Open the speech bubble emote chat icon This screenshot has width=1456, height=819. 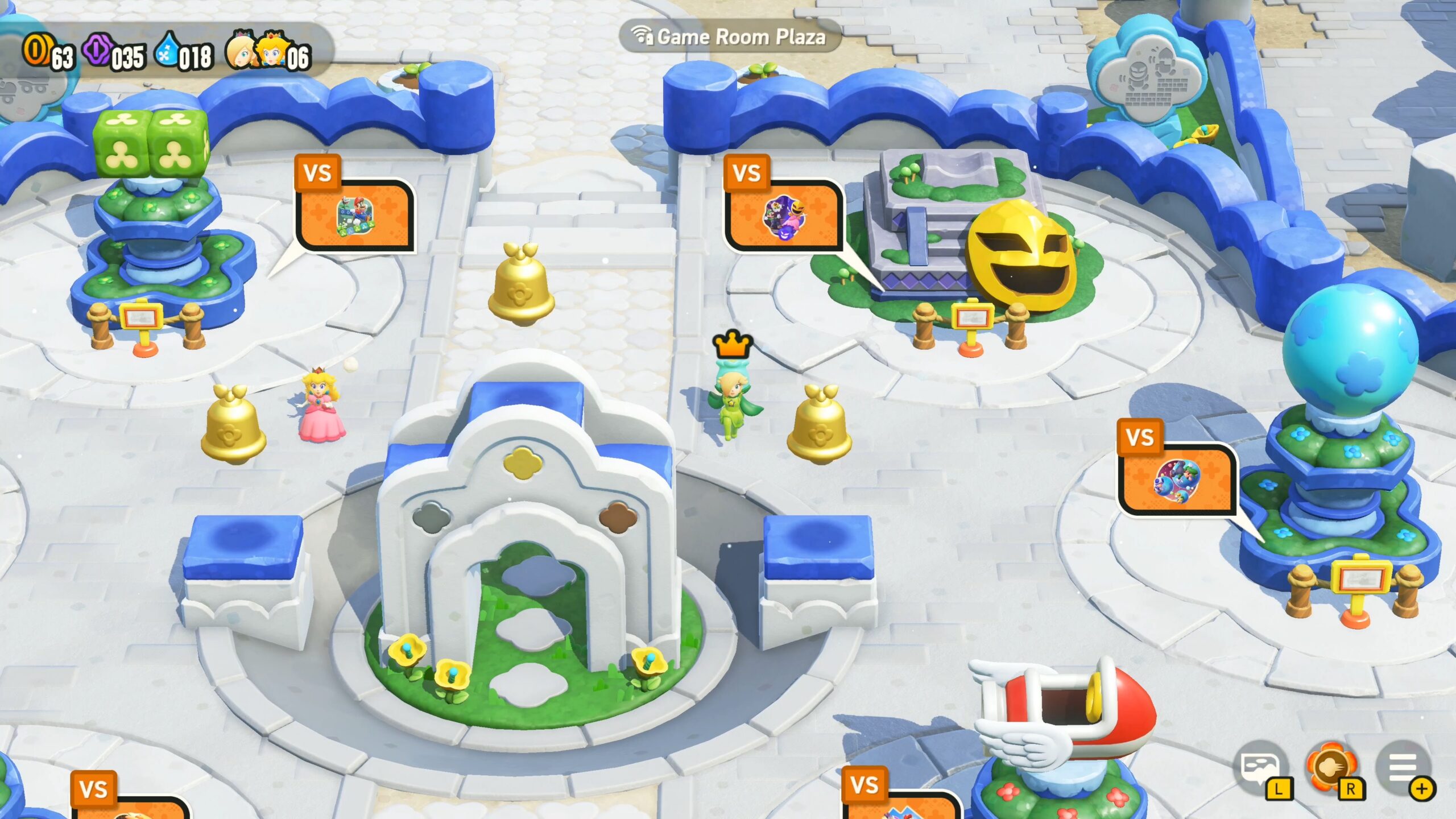pos(1261,769)
